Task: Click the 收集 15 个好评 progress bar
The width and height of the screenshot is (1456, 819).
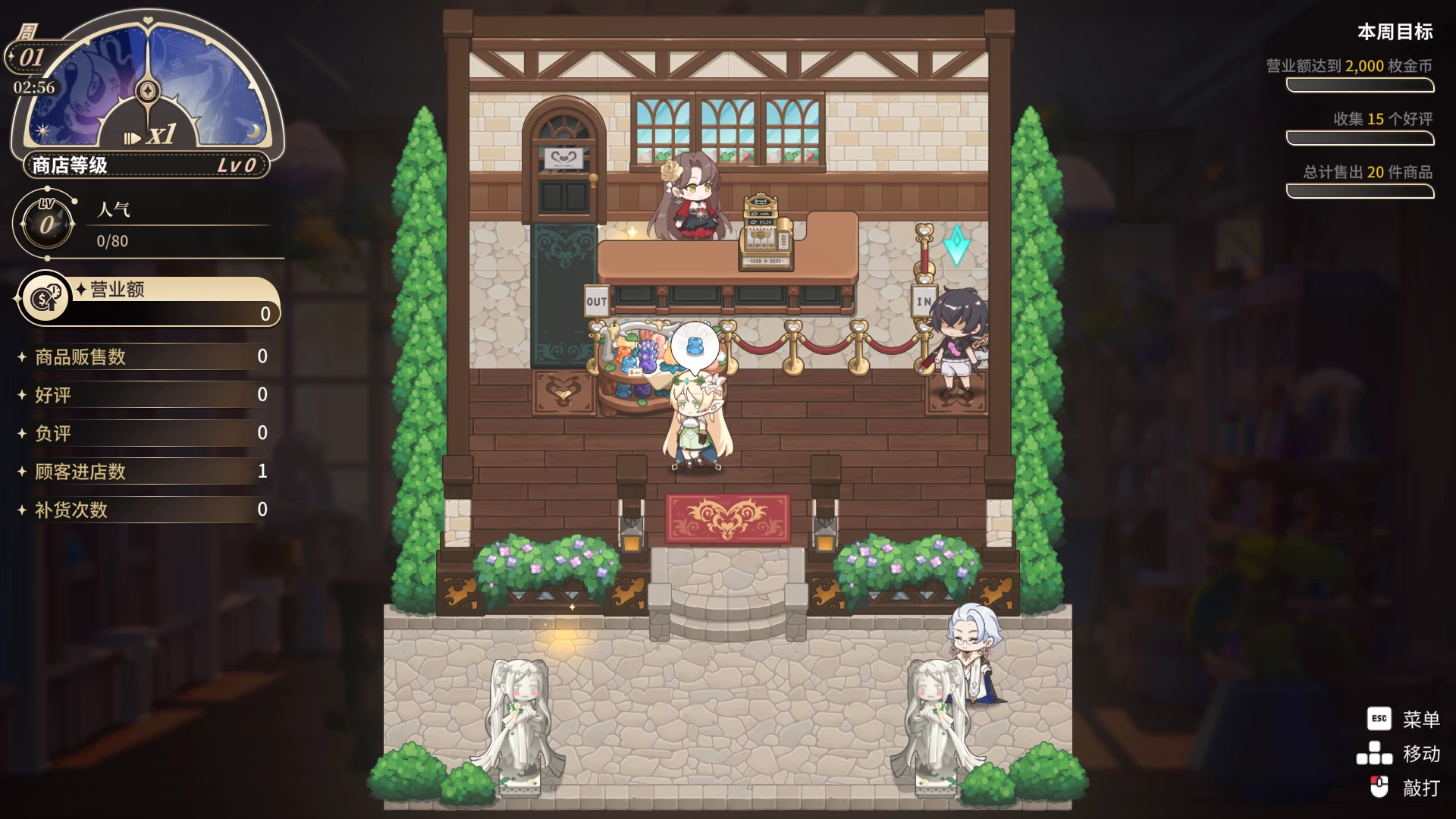Action: (x=1360, y=139)
